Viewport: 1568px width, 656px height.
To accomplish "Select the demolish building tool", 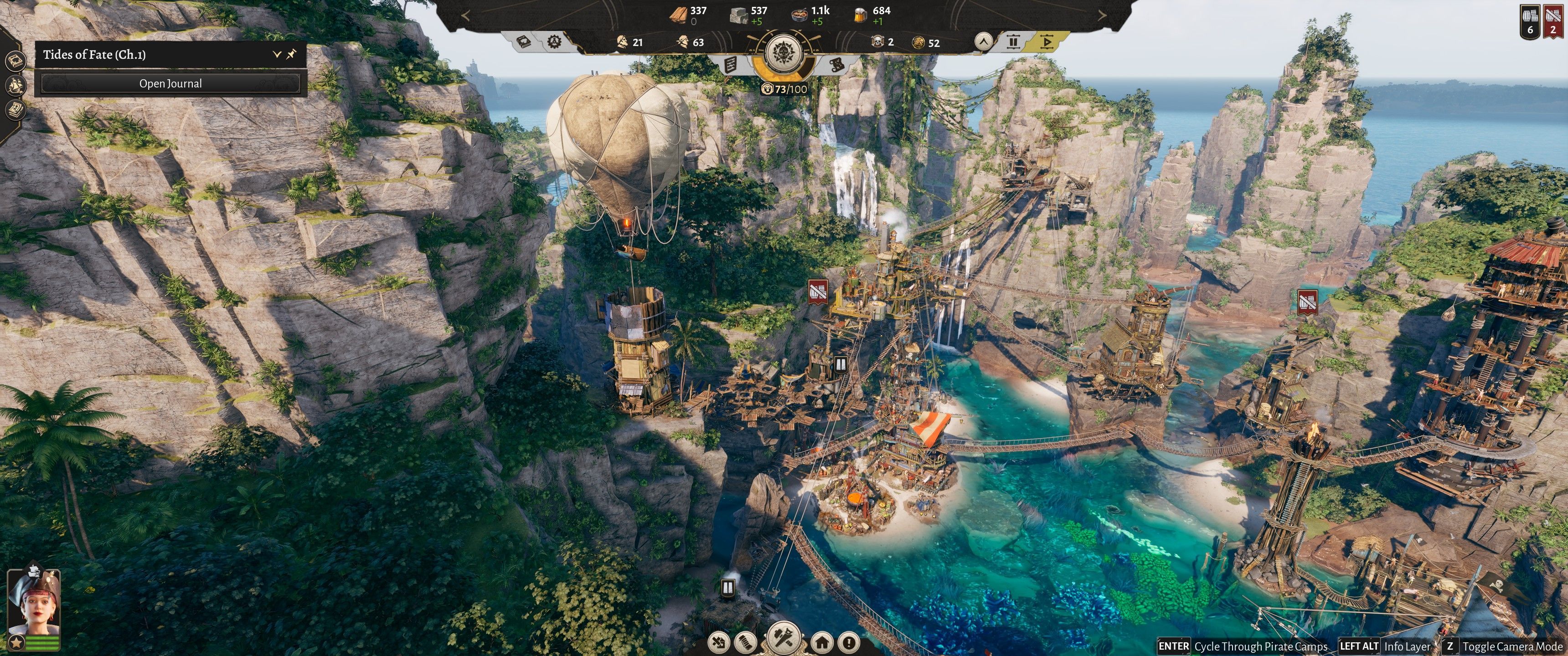I will click(719, 642).
